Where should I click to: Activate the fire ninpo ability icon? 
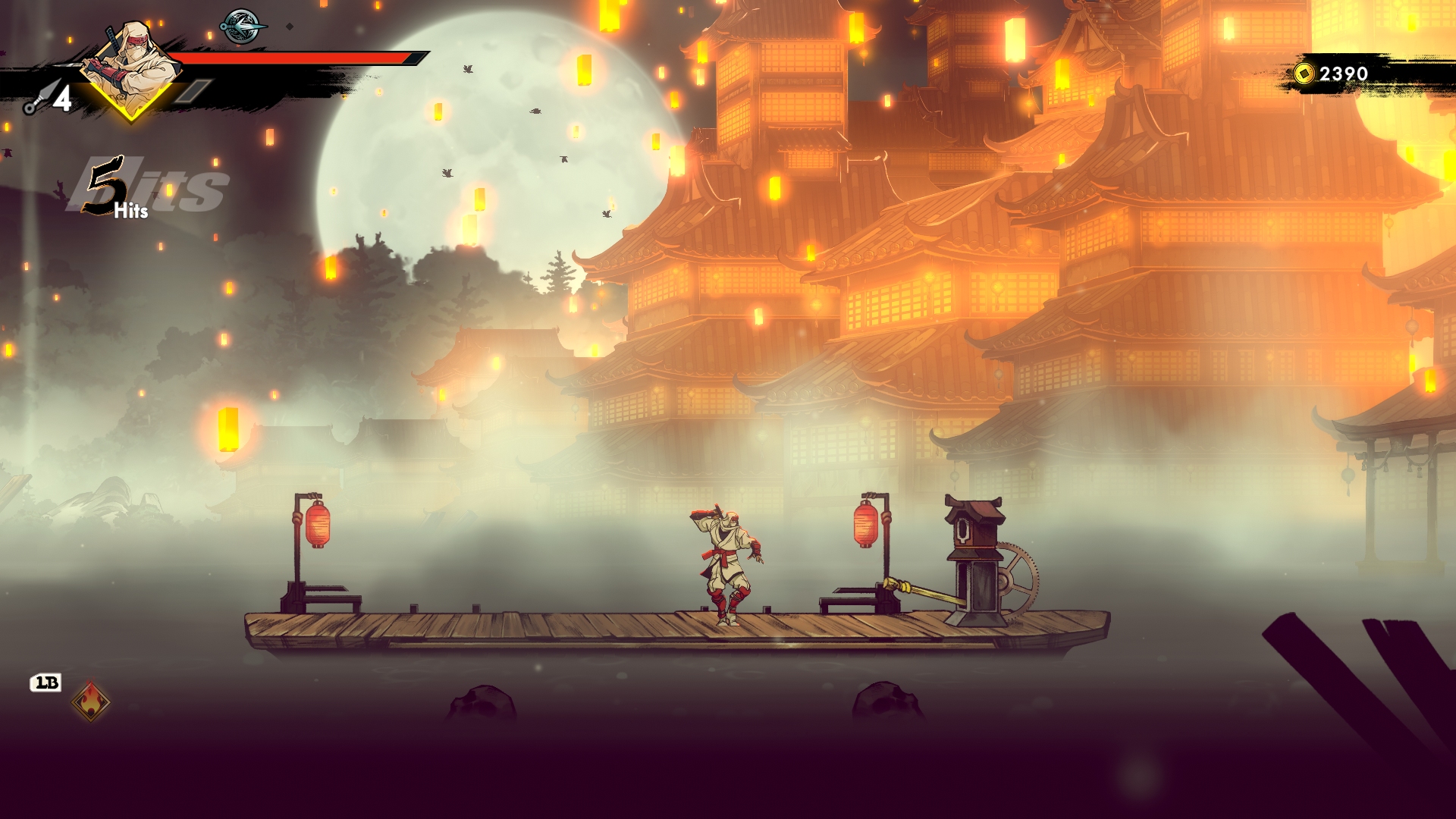coord(91,701)
